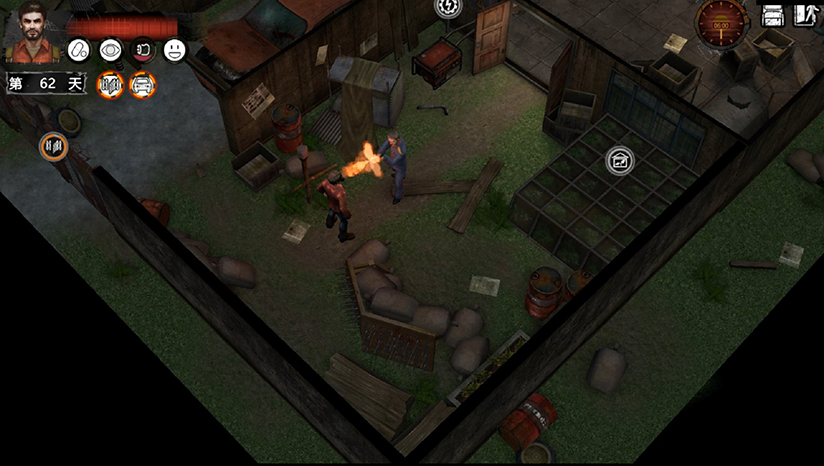View the smiley face mood icon

pyautogui.click(x=174, y=50)
